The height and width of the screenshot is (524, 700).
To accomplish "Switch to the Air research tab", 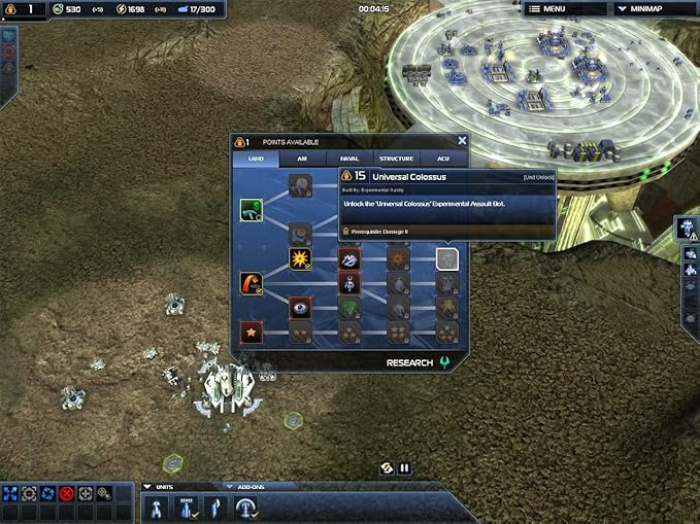I will pos(301,158).
